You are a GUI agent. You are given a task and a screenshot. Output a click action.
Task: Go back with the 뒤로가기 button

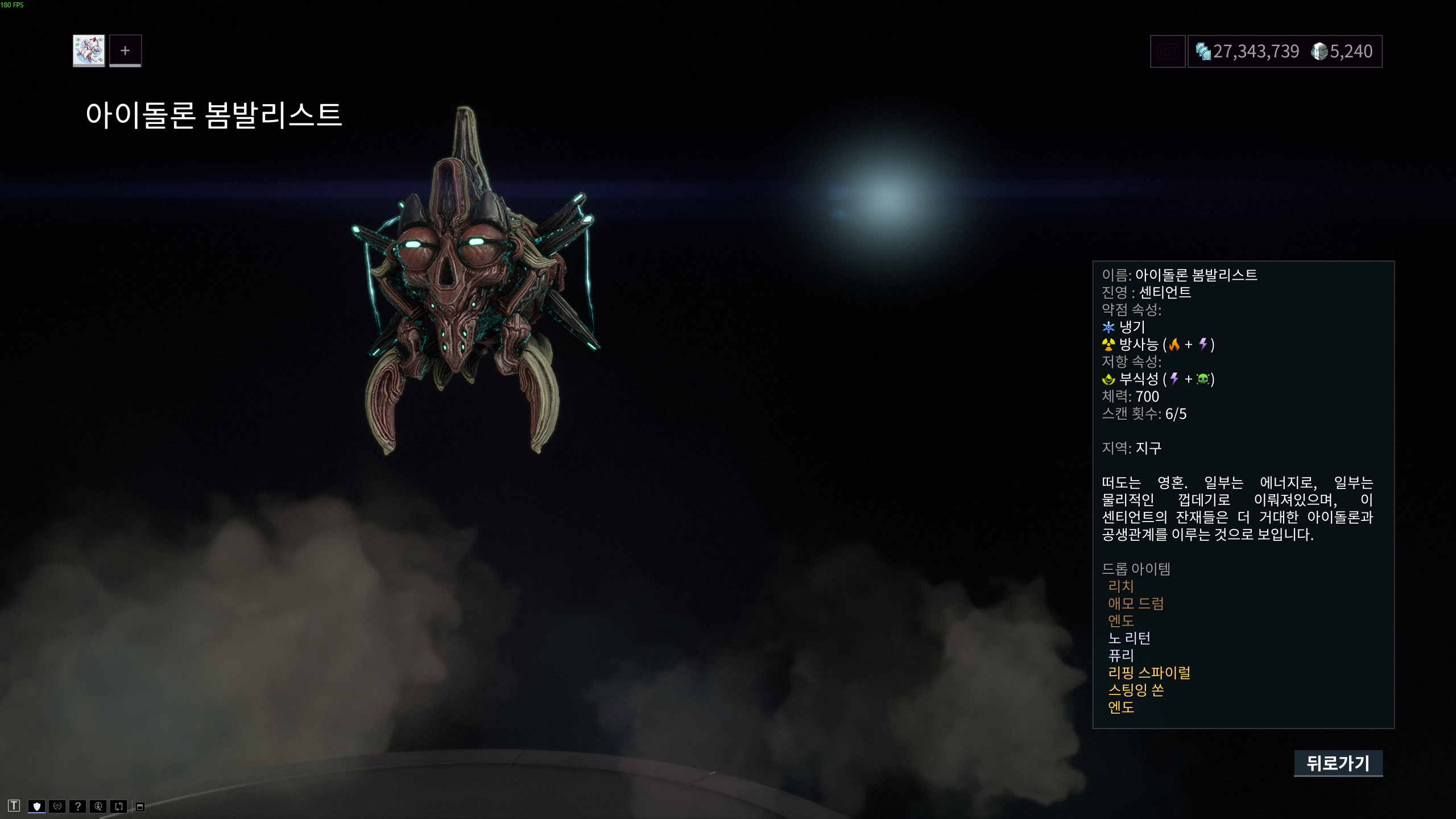pos(1338,763)
